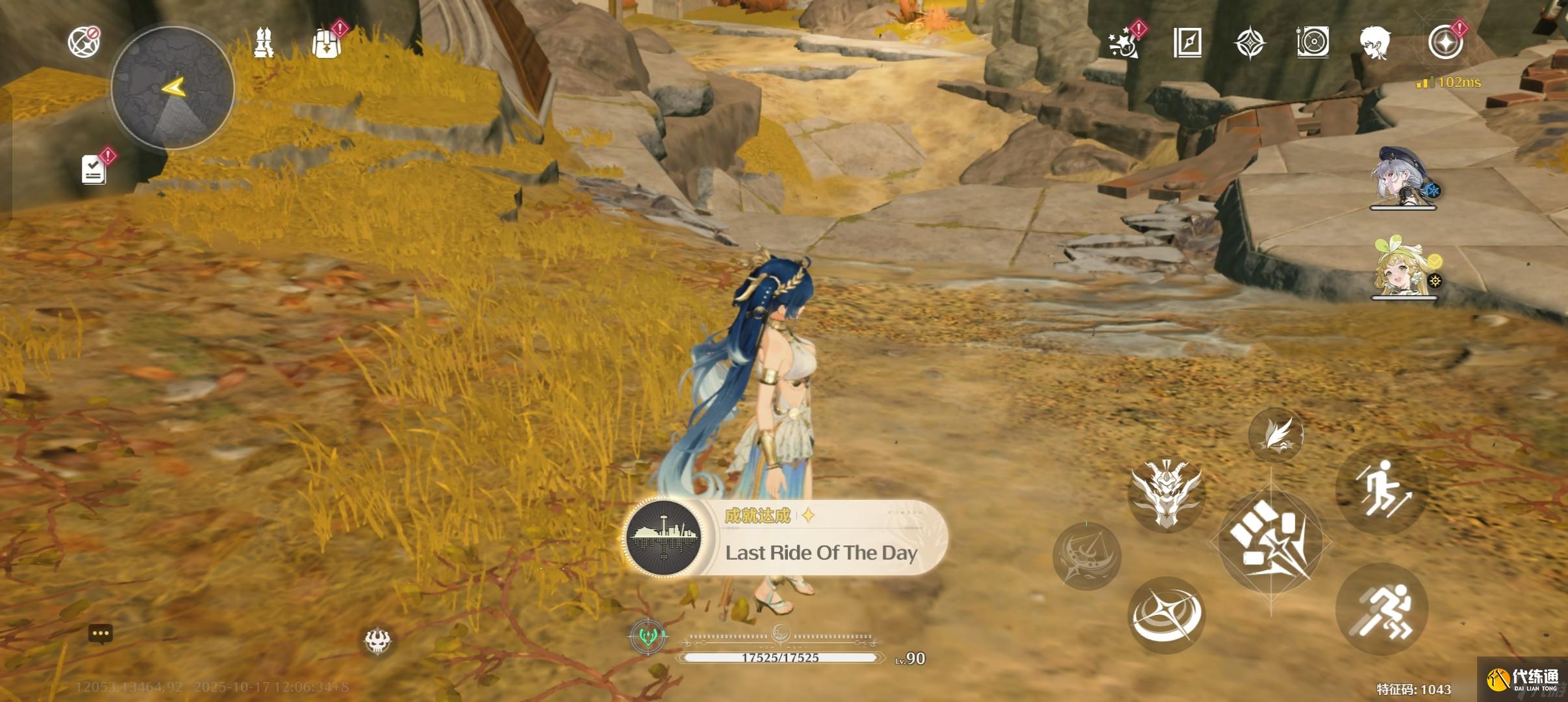Viewport: 1568px width, 702px height.
Task: Use the feather wing utility button
Action: 1276,435
